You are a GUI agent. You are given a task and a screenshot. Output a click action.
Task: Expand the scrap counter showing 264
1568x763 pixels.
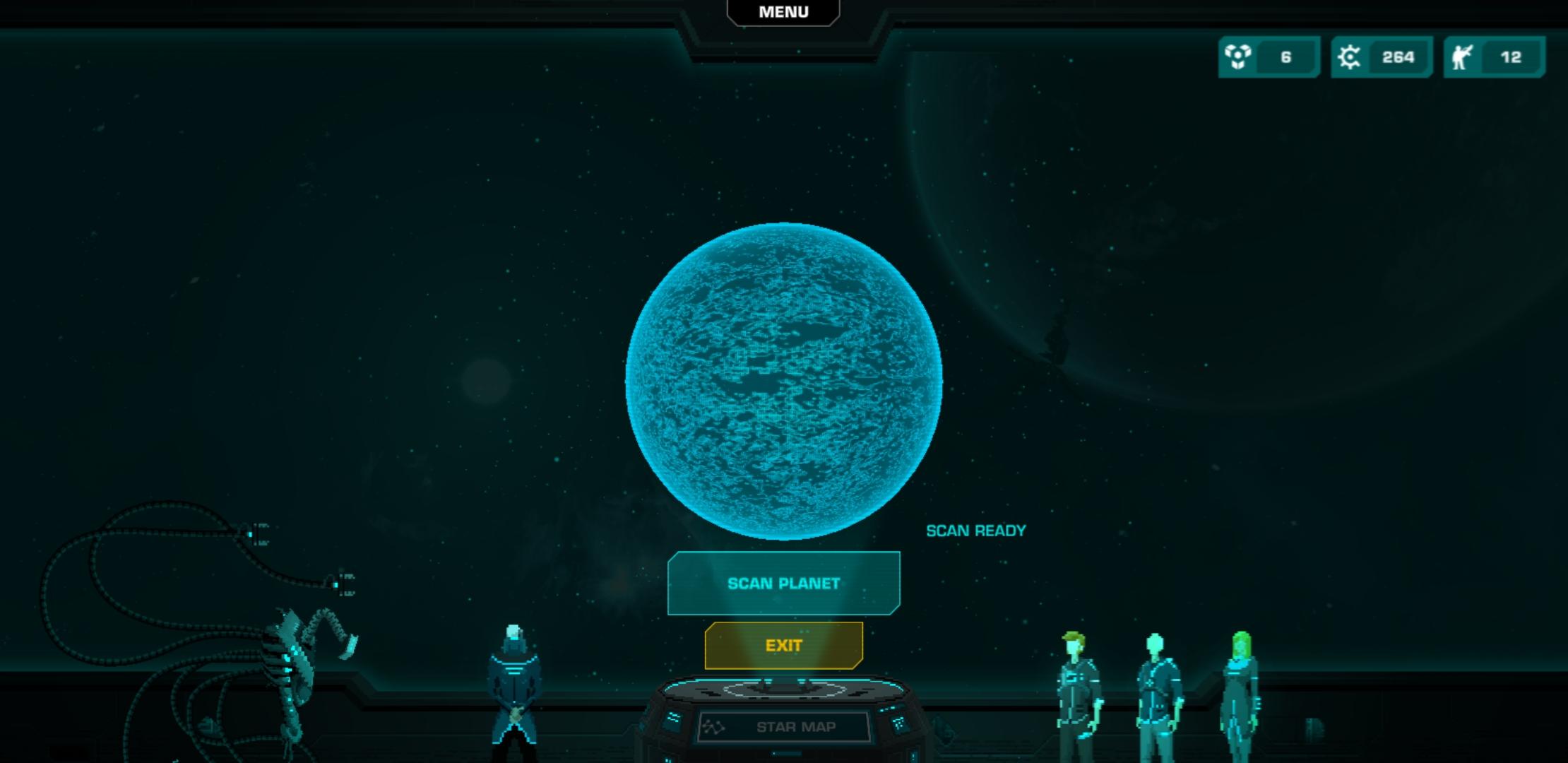(x=1396, y=57)
